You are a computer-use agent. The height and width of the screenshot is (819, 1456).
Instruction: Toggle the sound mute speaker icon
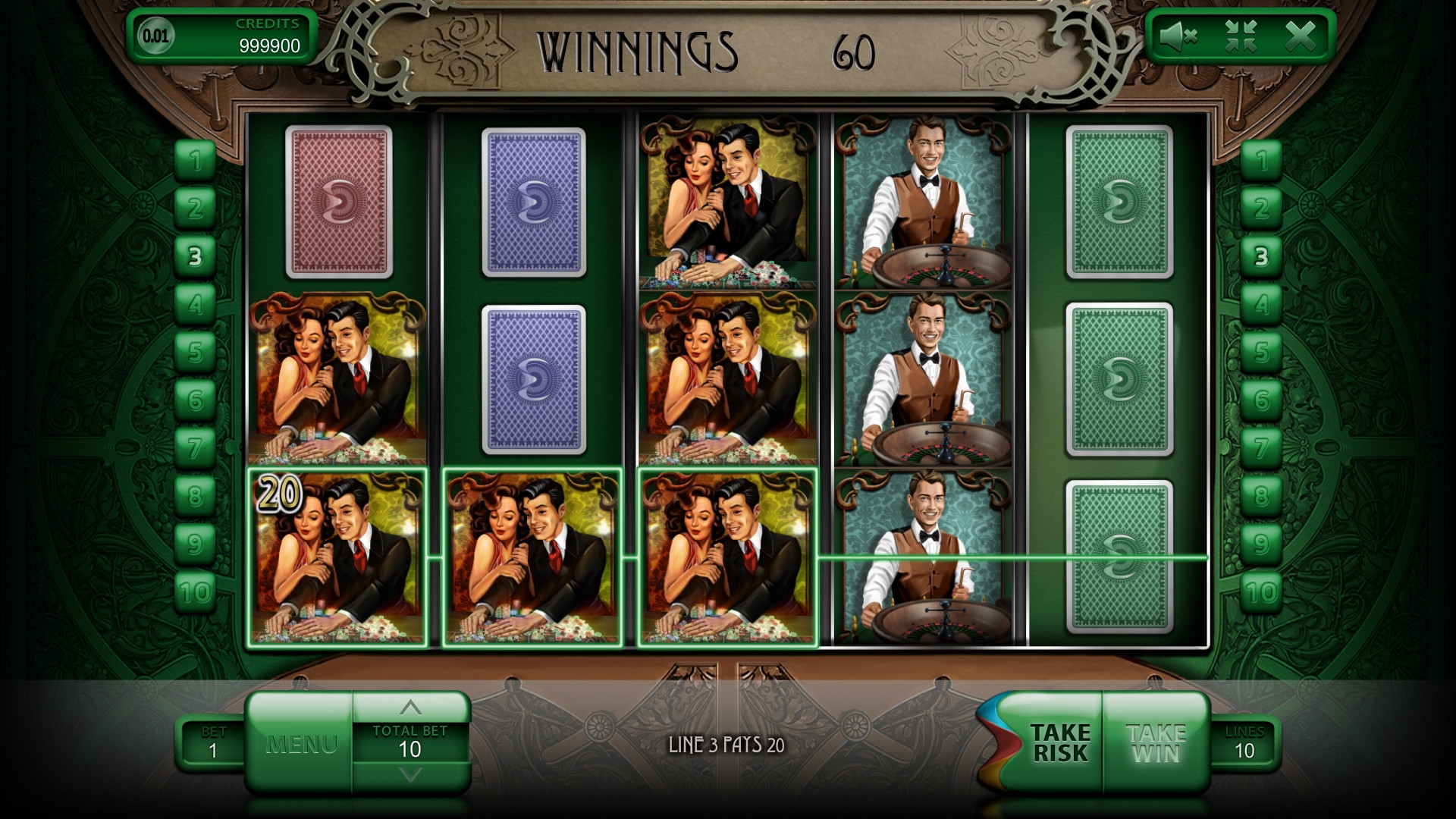click(x=1178, y=36)
